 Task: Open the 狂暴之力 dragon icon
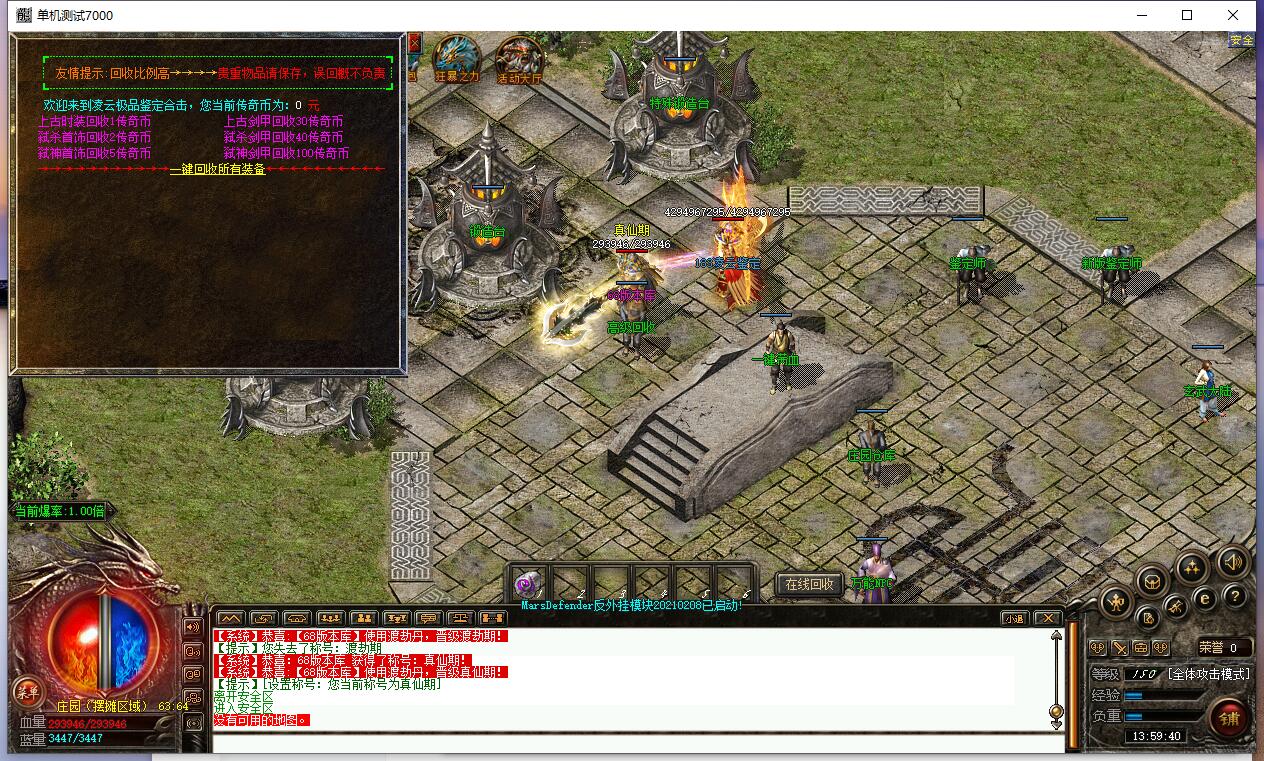click(457, 60)
